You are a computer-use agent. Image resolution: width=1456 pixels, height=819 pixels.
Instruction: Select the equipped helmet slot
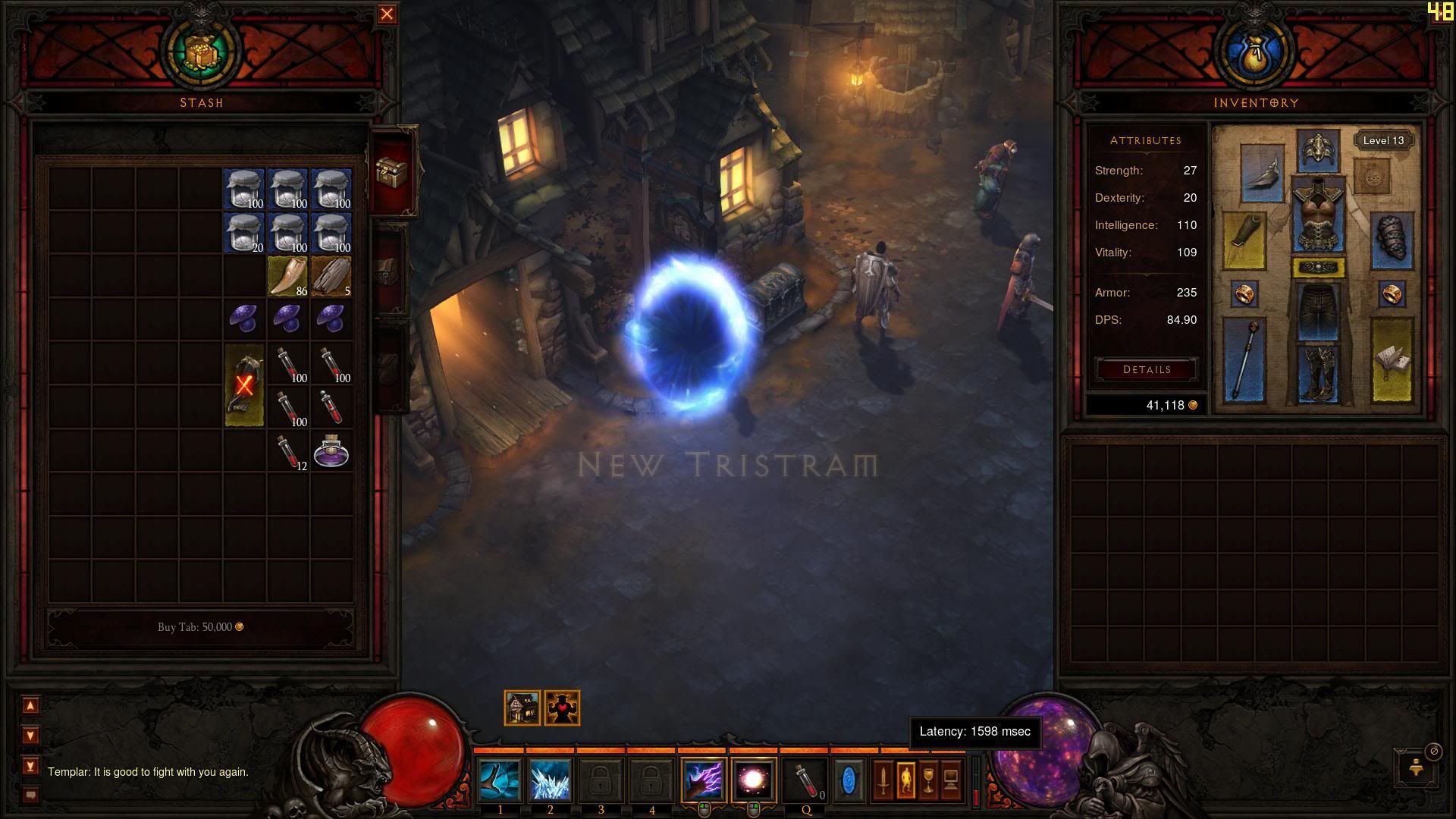[x=1319, y=149]
